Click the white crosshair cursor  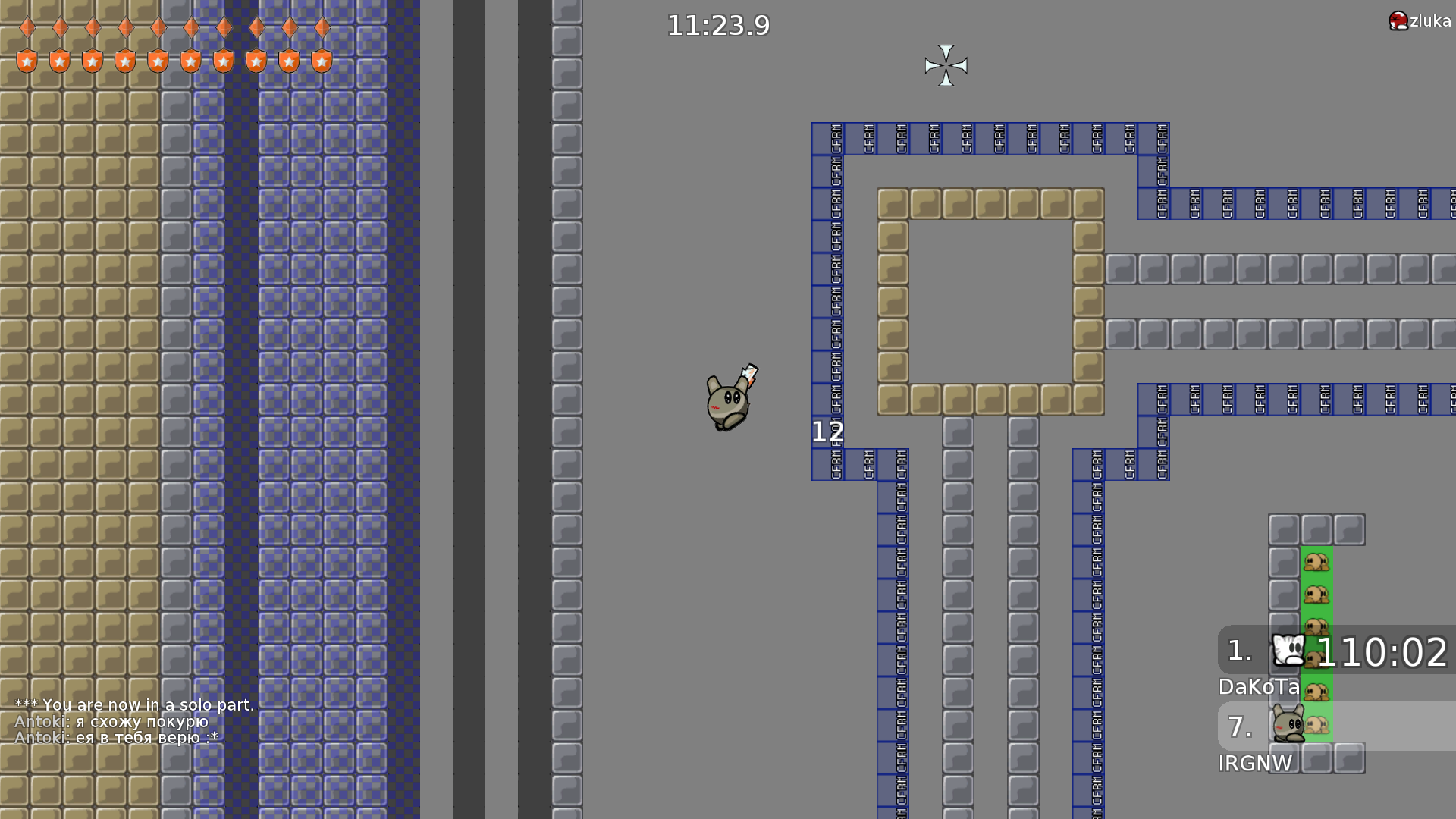(x=946, y=67)
